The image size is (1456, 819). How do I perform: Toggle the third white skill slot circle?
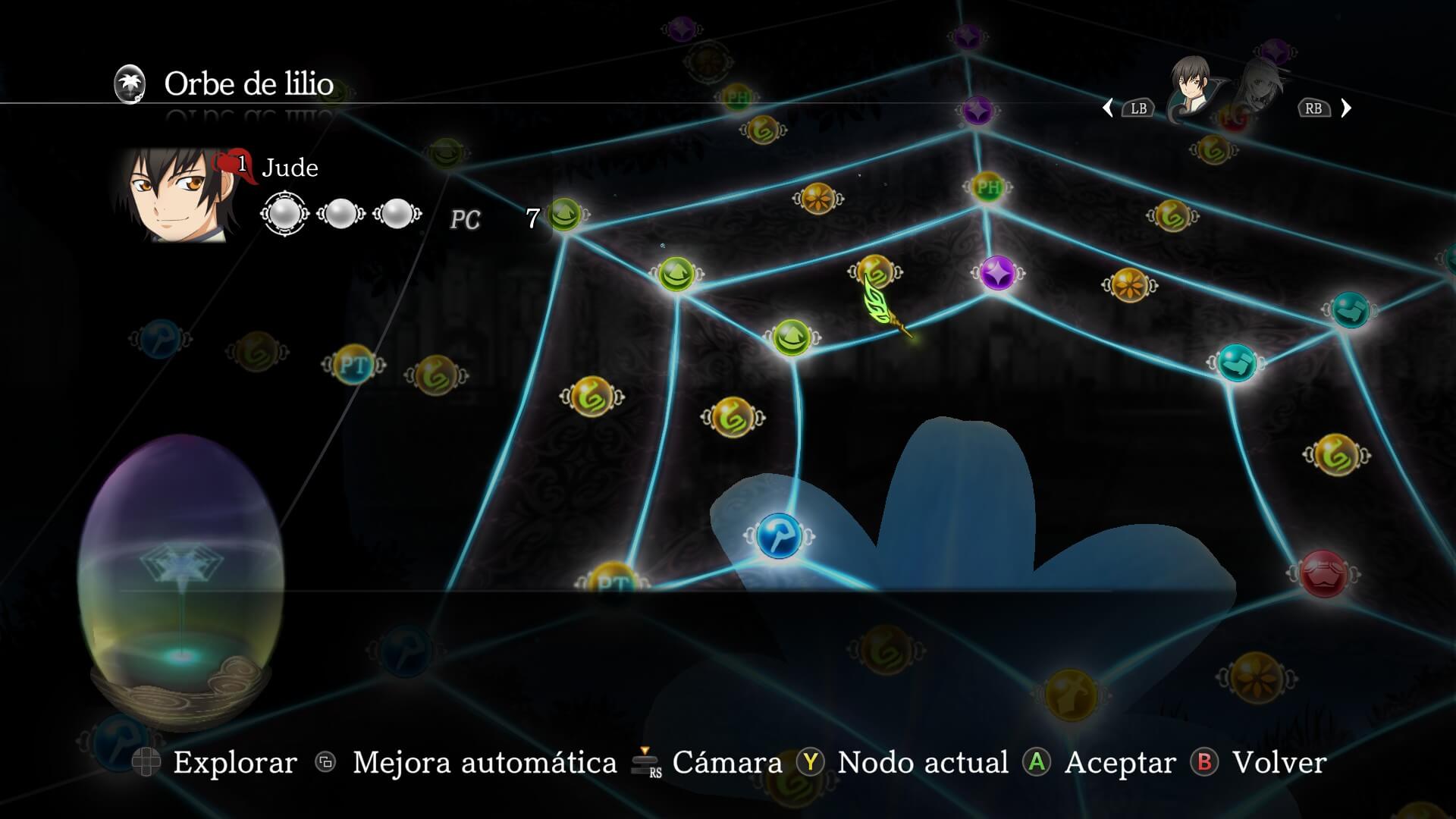click(395, 214)
